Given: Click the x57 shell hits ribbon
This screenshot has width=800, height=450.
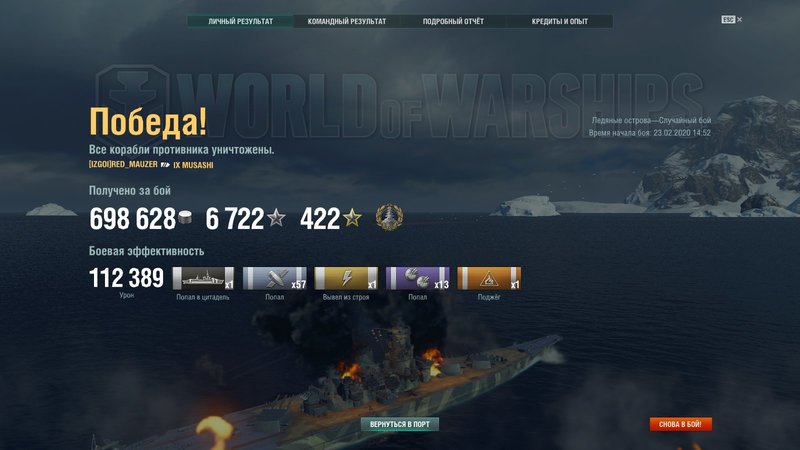Looking at the screenshot, I should coord(275,278).
